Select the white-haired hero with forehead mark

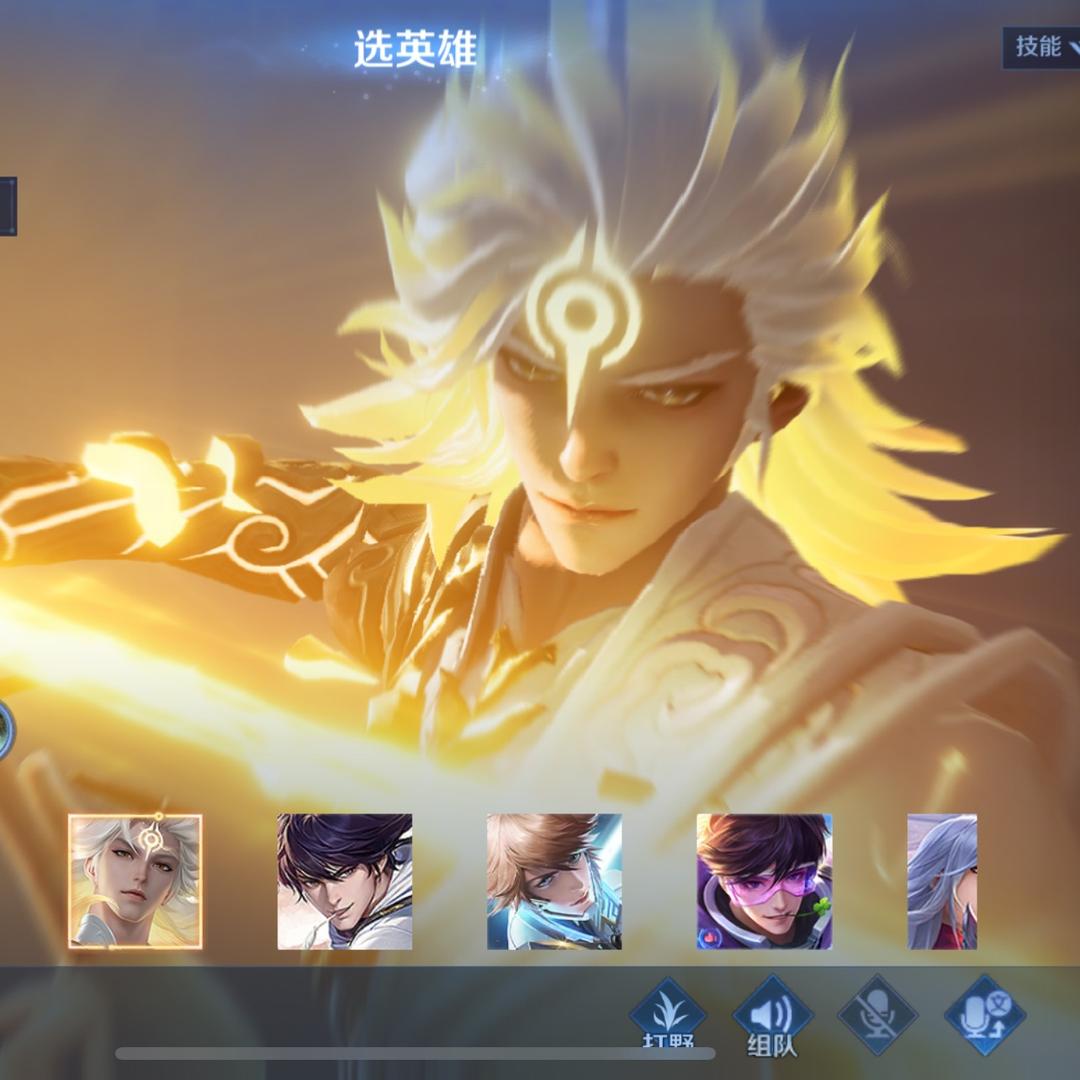(135, 881)
